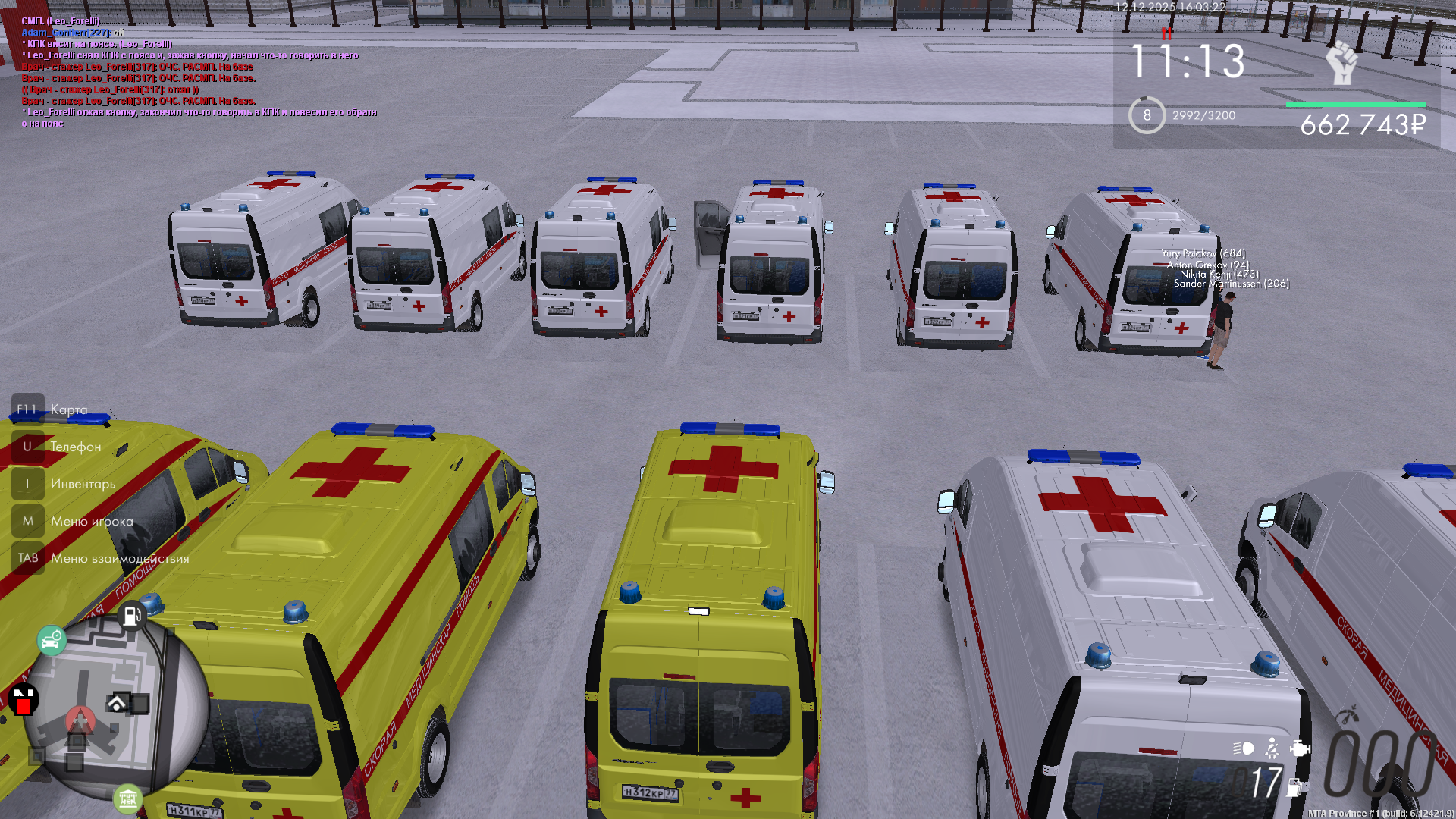Click the level 8 circle indicator

(x=1147, y=115)
